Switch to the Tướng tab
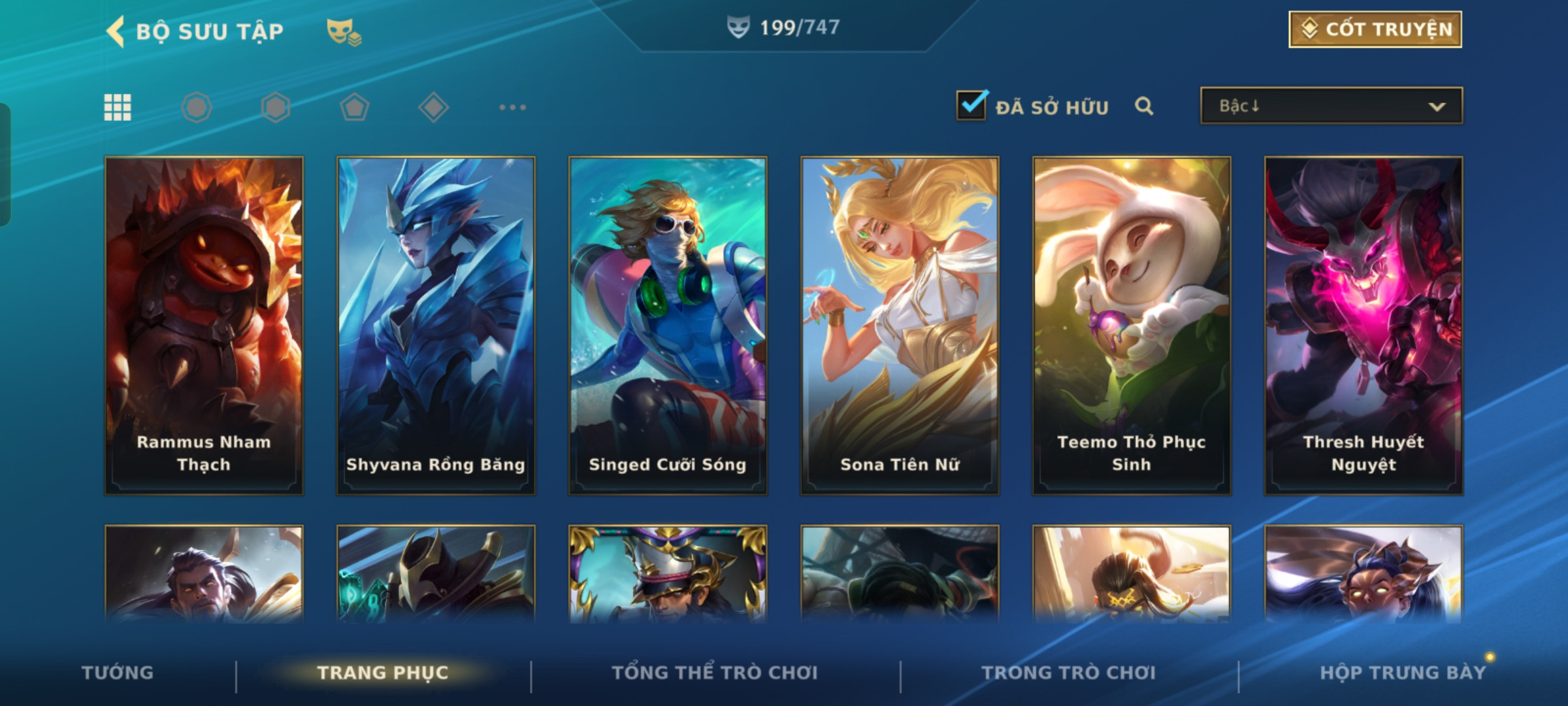 click(x=118, y=673)
